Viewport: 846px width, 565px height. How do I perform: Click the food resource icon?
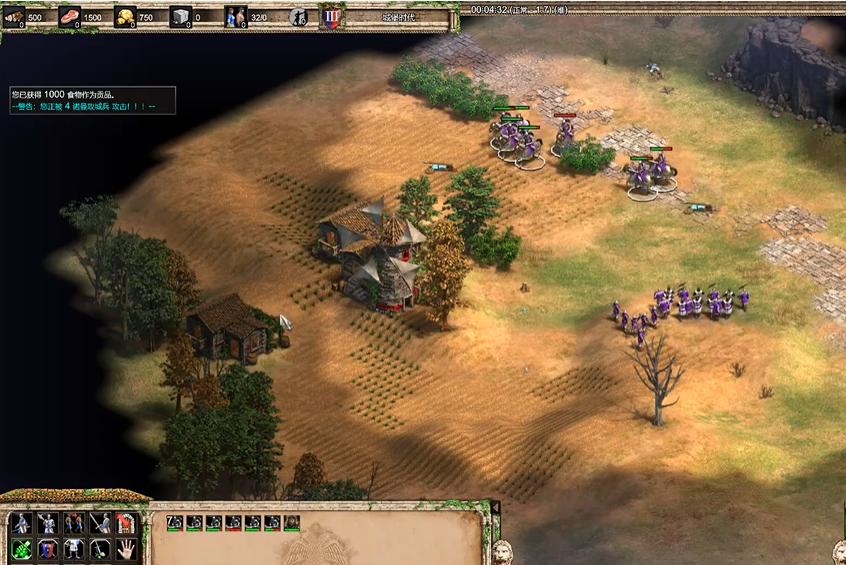tap(70, 16)
